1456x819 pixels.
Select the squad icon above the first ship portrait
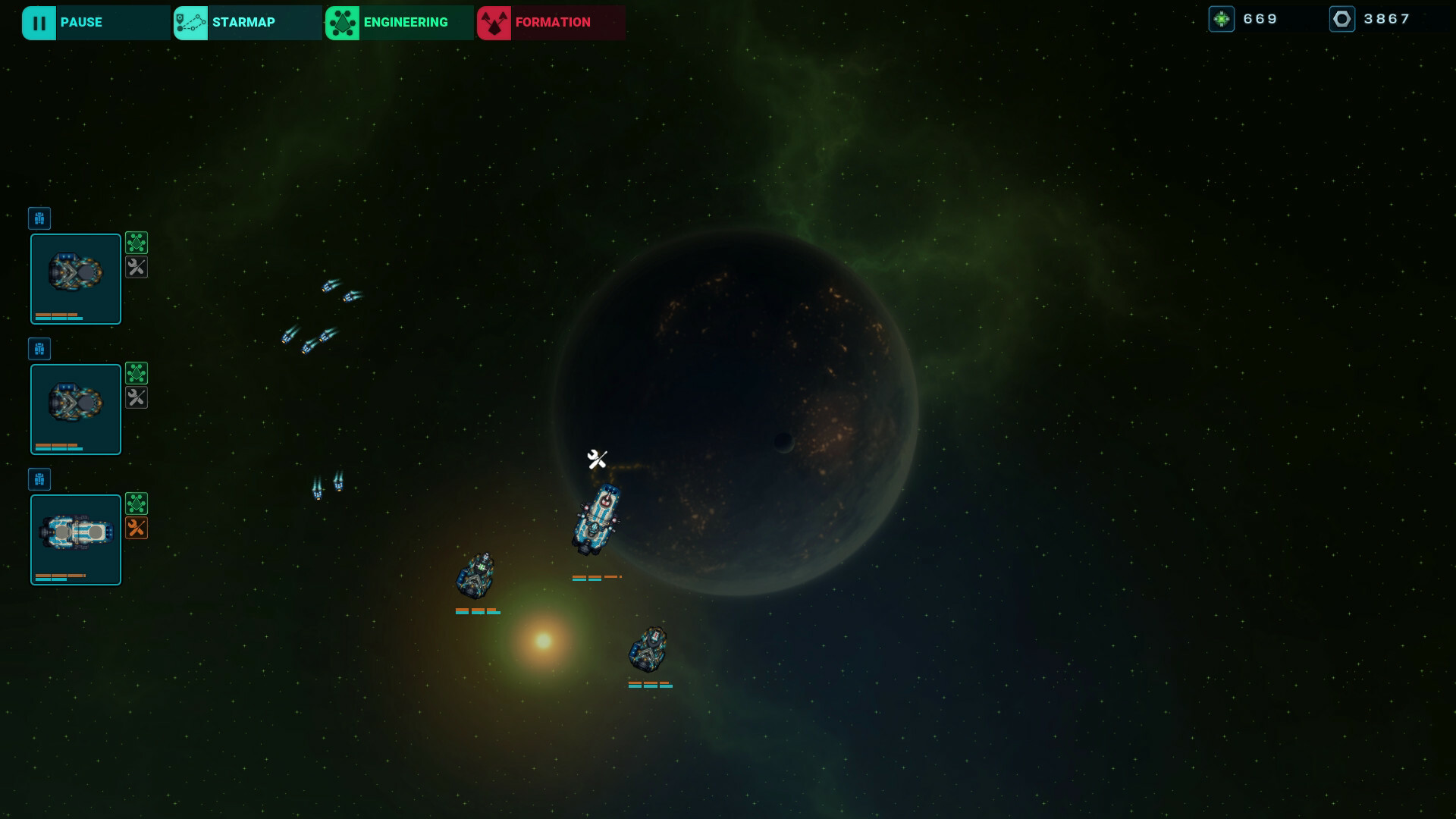click(x=39, y=218)
